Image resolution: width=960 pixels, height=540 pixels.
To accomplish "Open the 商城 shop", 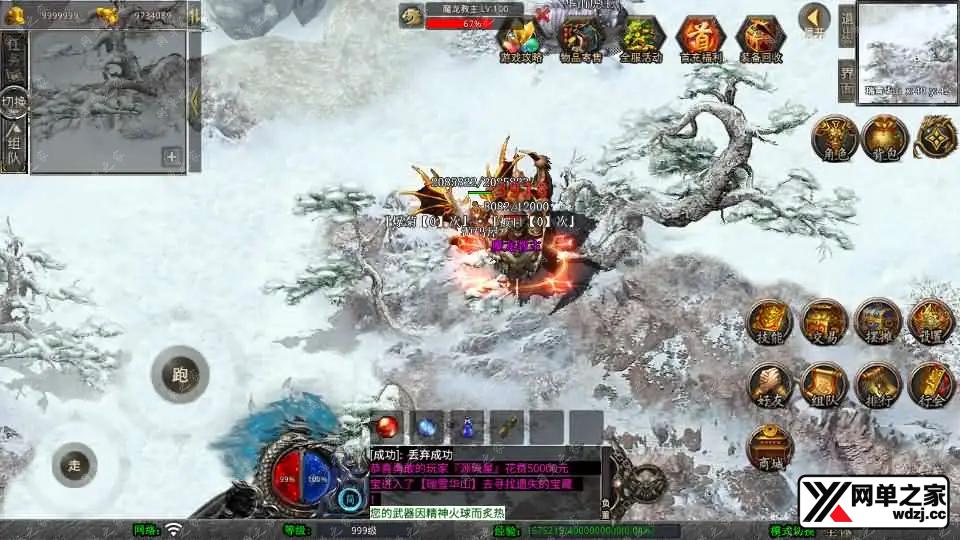I will point(770,447).
